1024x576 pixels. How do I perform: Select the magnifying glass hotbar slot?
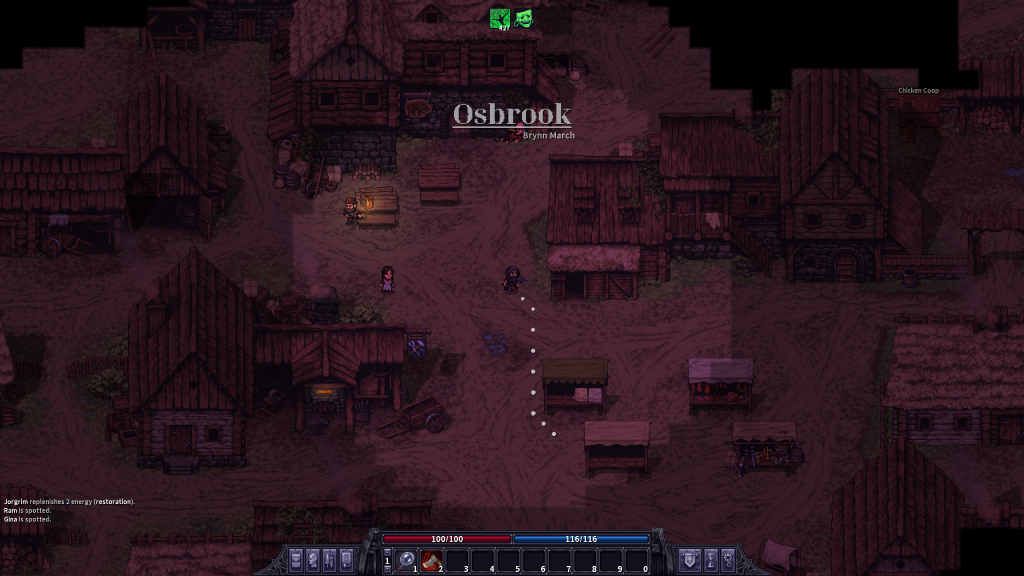[x=407, y=561]
